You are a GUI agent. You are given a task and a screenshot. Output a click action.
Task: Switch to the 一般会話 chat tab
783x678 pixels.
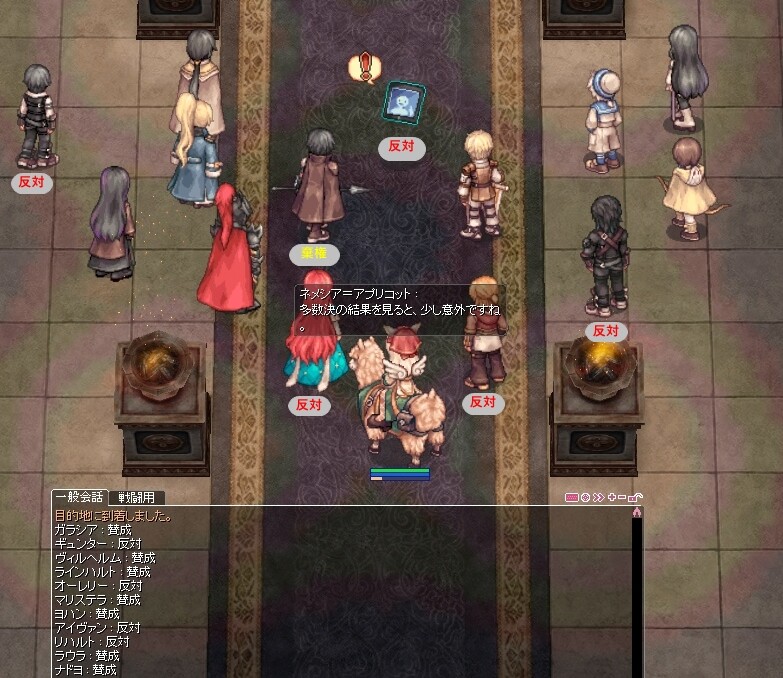click(81, 497)
